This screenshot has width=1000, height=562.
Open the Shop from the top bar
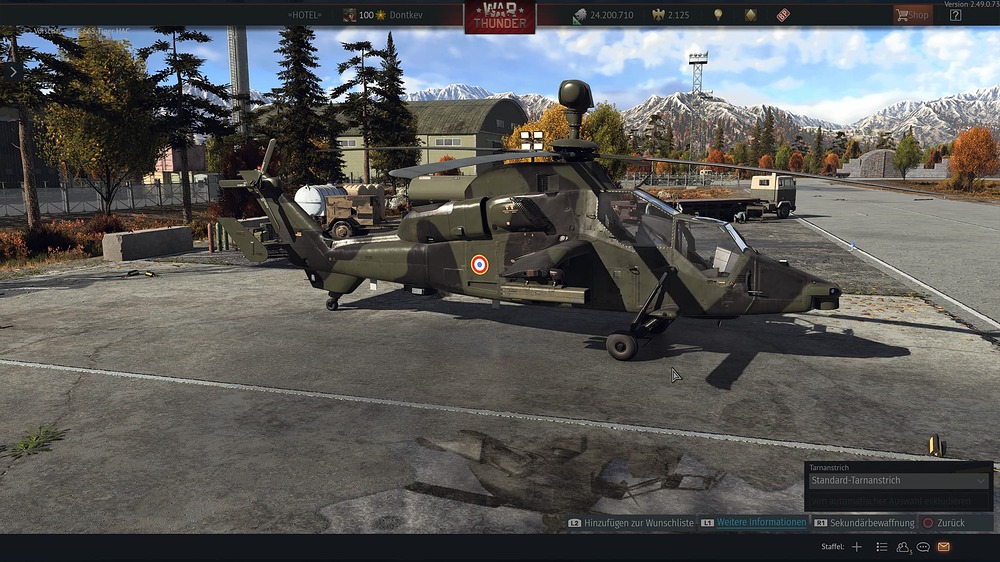[912, 15]
